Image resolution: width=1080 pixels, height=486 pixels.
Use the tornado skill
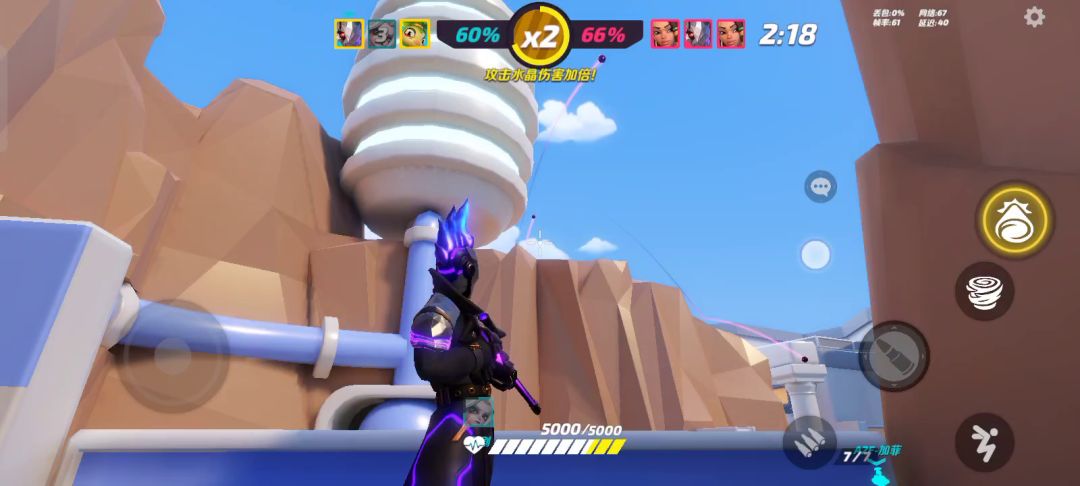tap(984, 291)
